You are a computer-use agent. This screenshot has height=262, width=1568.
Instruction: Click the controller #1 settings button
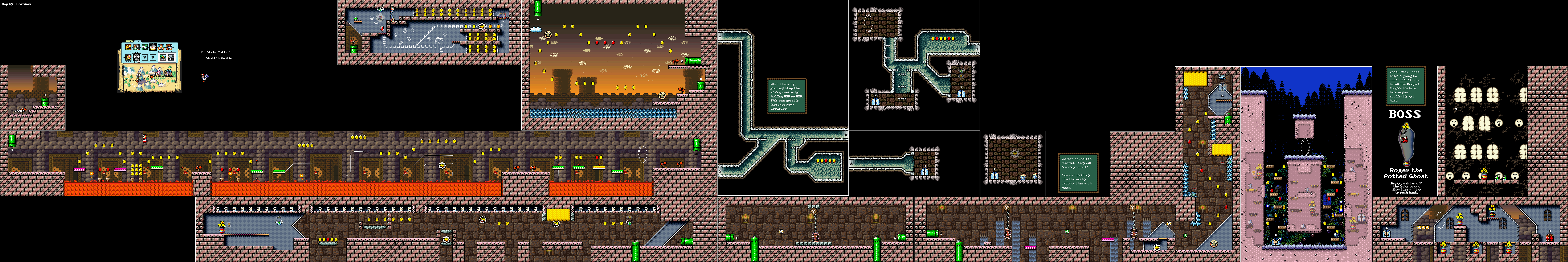click(171, 57)
